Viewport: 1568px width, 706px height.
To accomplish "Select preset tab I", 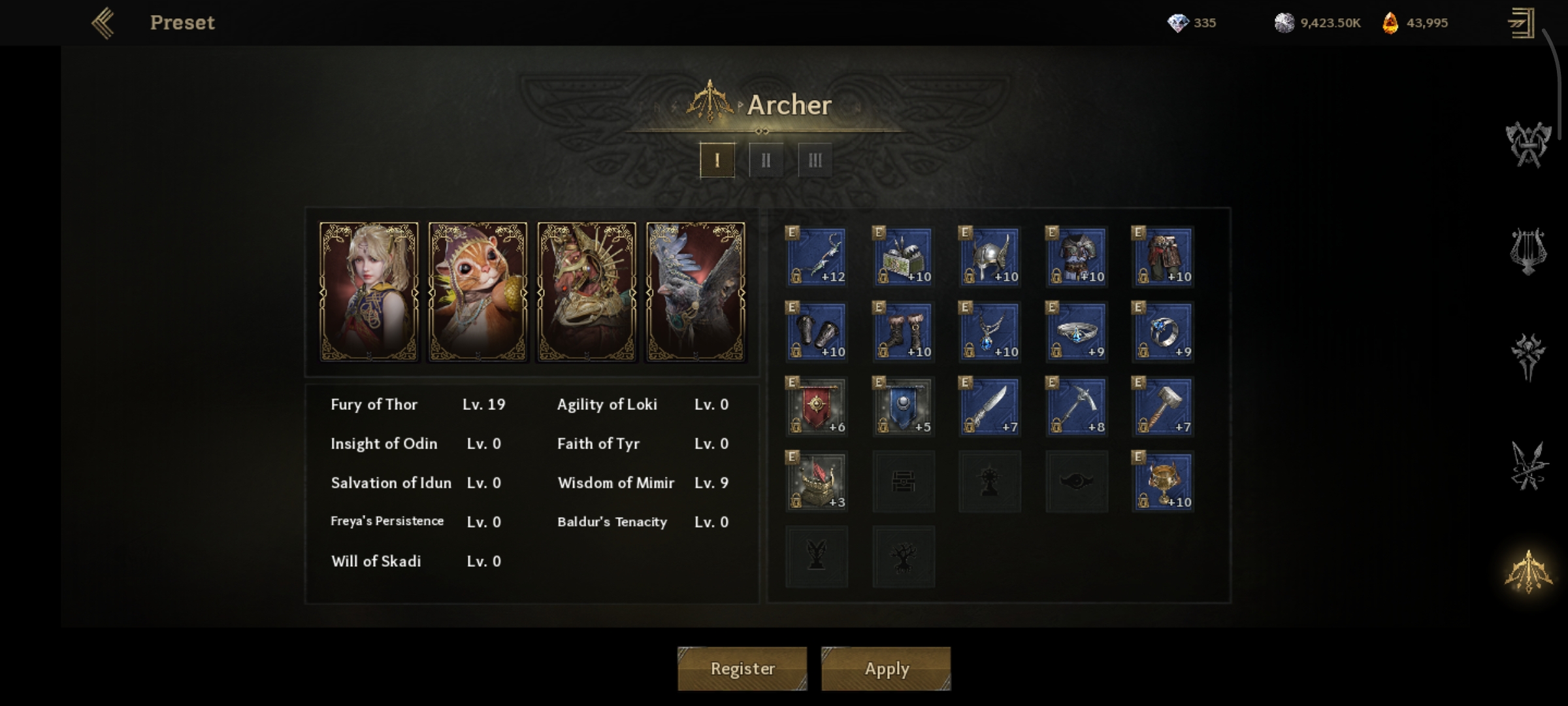I will 717,160.
